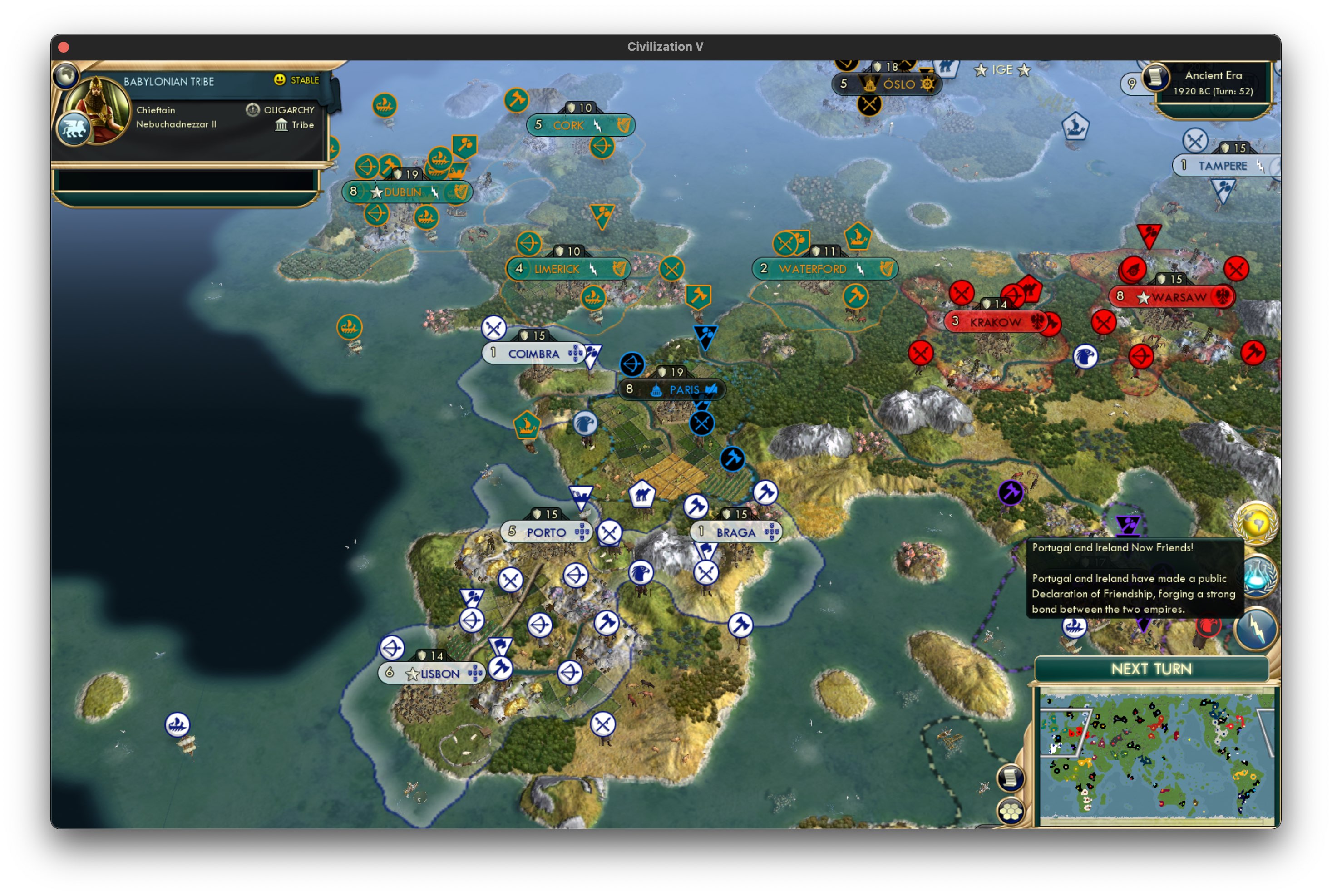Expand the Paris capital city banner
The height and width of the screenshot is (896, 1332).
(674, 389)
